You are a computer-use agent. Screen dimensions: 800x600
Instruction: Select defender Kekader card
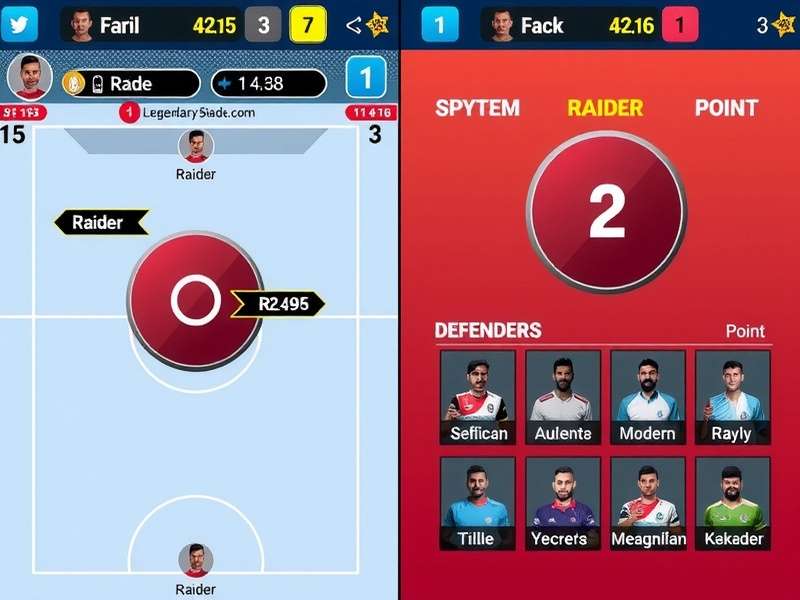[732, 503]
